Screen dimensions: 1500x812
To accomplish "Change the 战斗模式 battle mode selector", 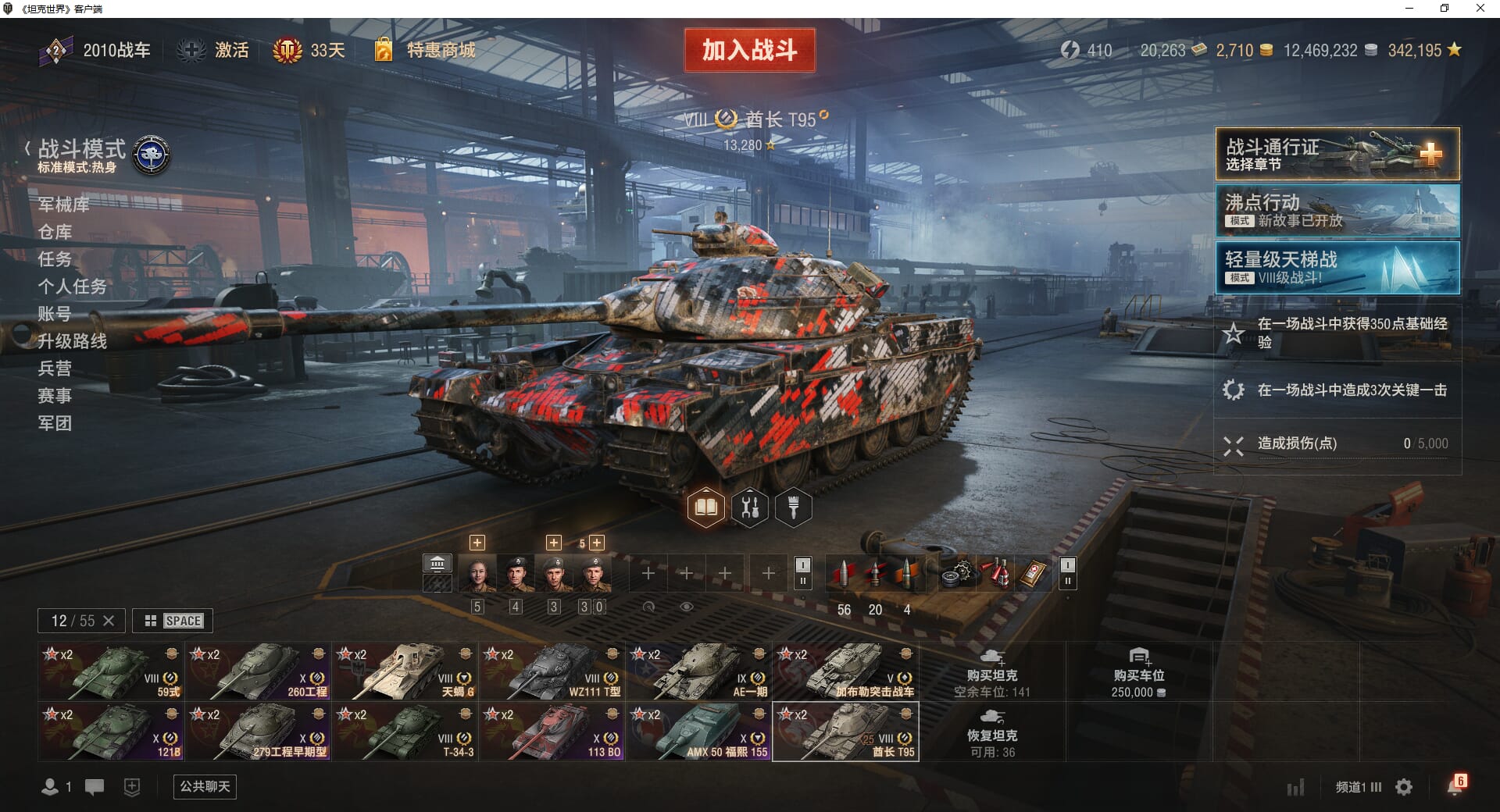I will point(82,155).
